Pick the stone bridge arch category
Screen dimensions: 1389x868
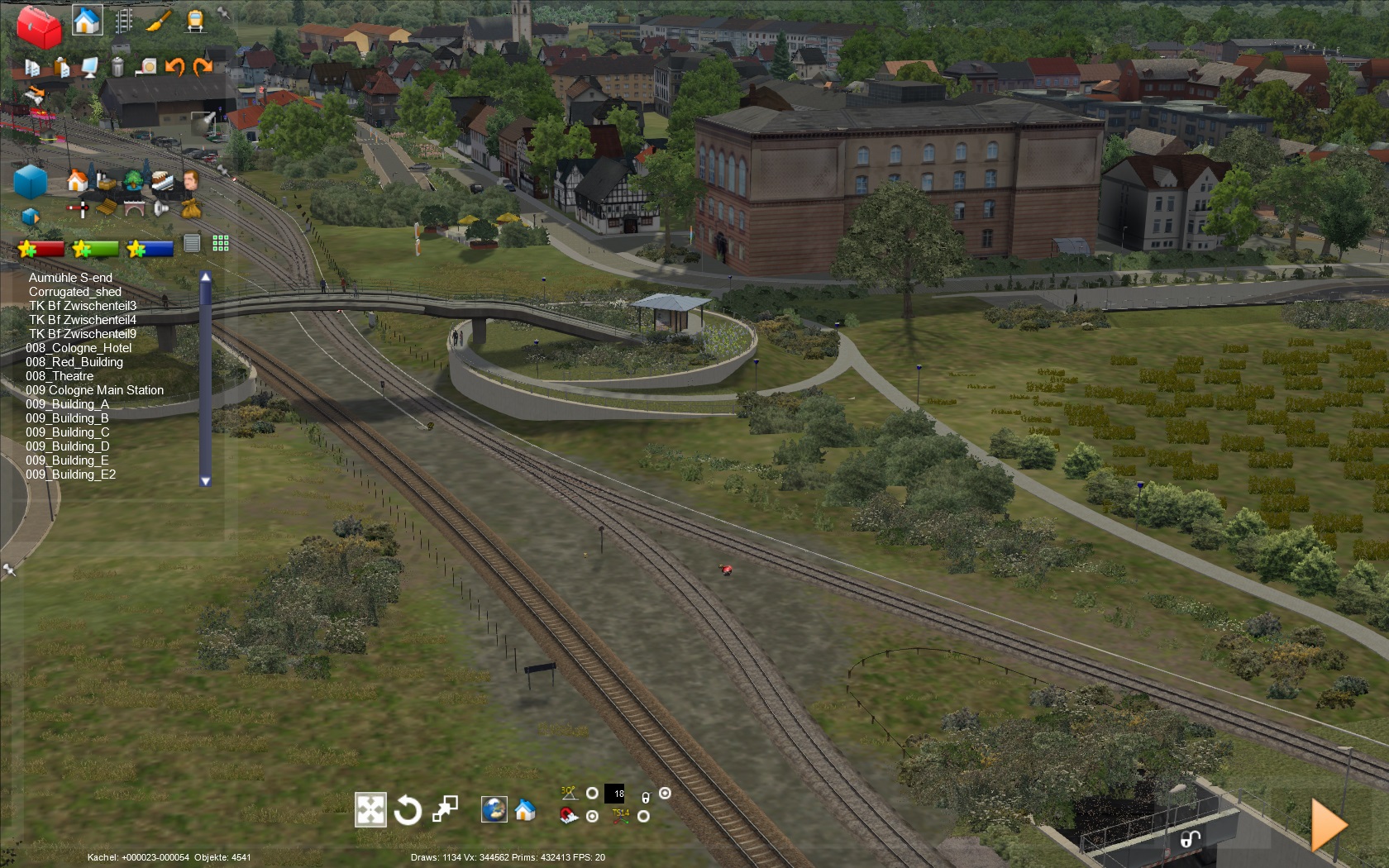click(x=134, y=208)
